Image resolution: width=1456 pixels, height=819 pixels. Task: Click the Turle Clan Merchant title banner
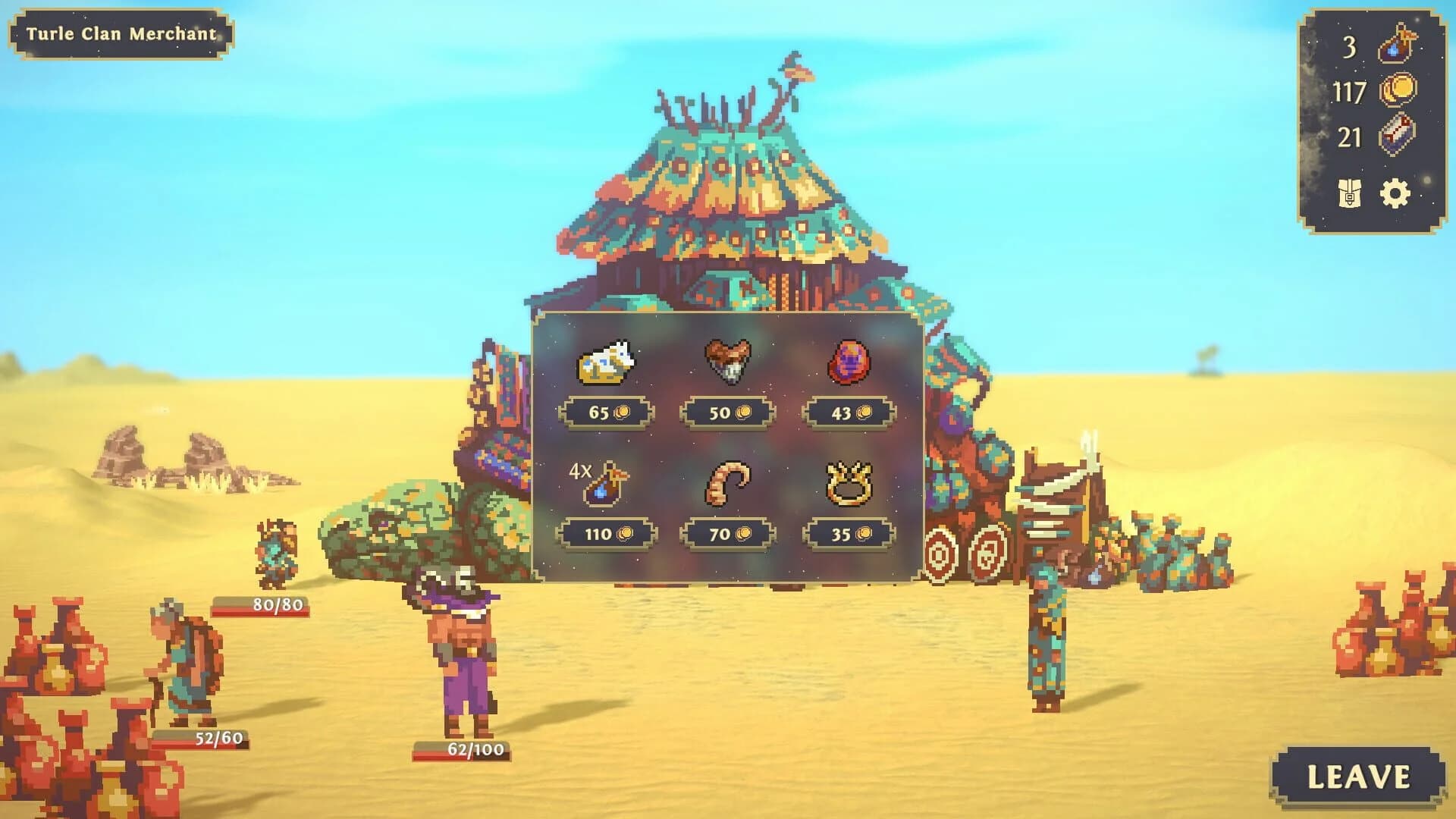click(x=121, y=33)
